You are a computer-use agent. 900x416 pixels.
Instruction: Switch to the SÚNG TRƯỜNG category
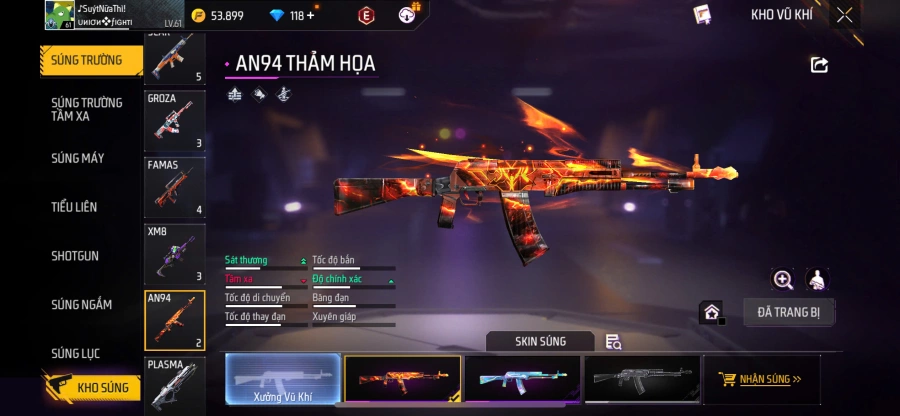(x=87, y=60)
